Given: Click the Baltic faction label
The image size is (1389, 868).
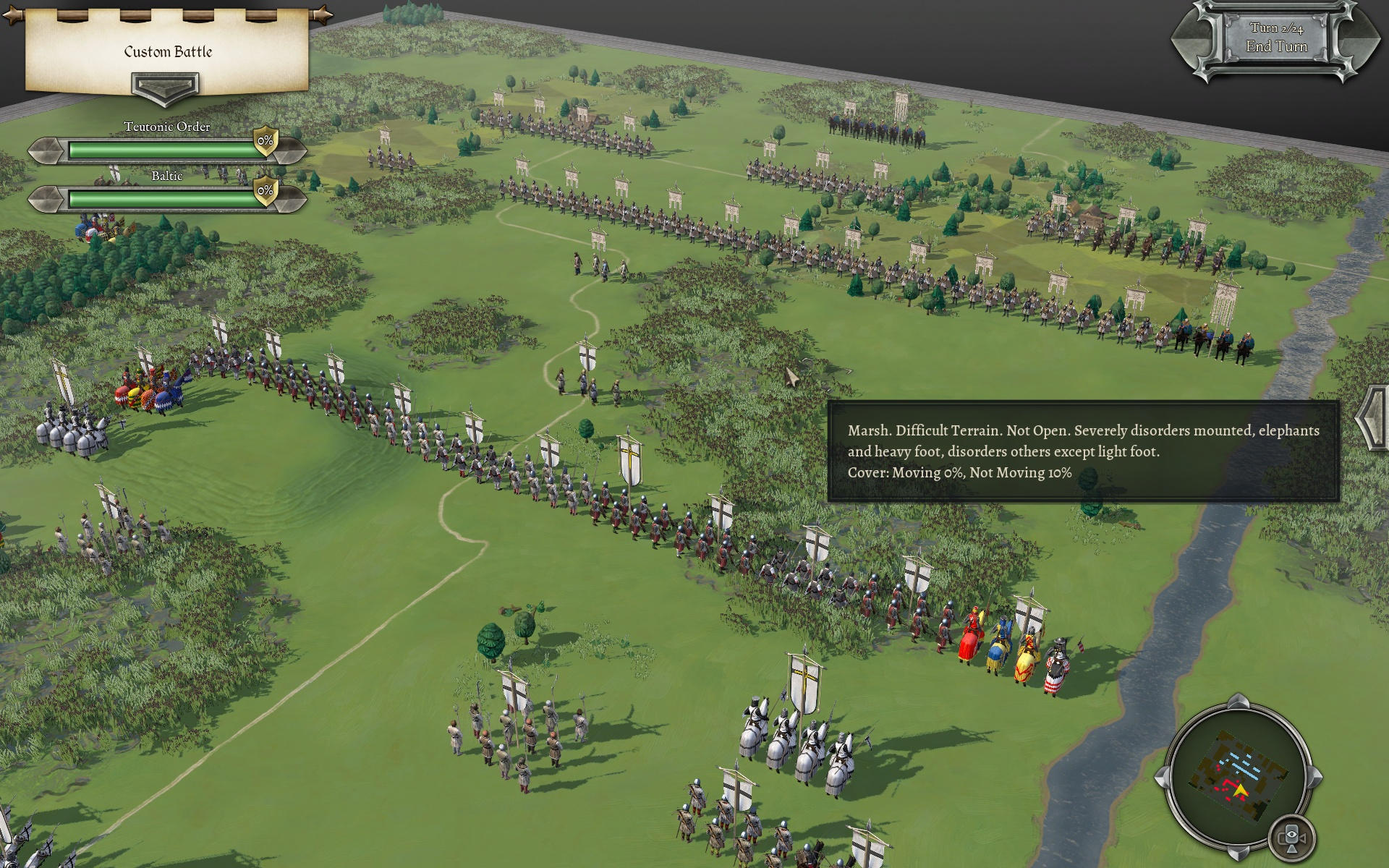Looking at the screenshot, I should [x=168, y=176].
